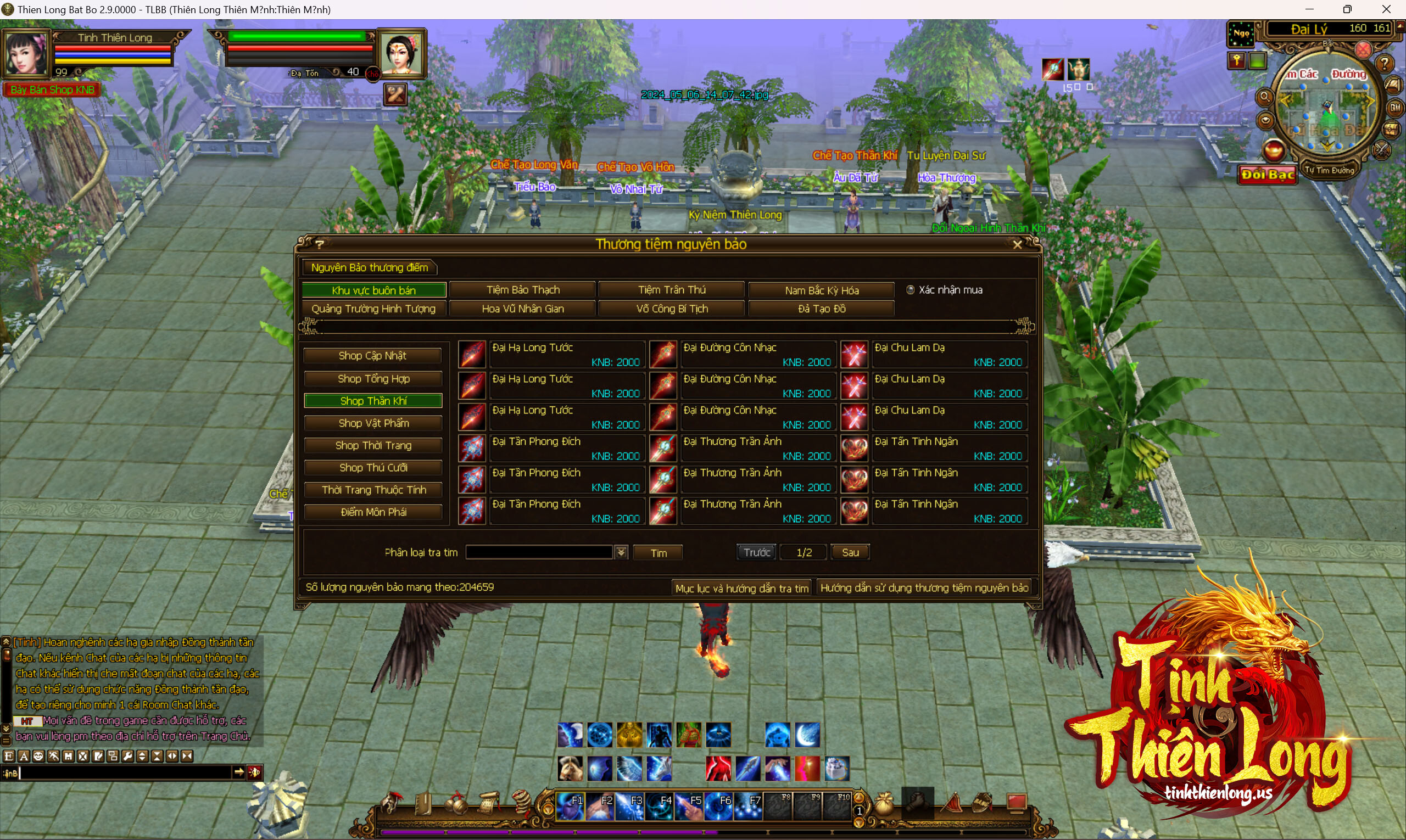Click the chat input field
Image resolution: width=1406 pixels, height=840 pixels.
[125, 772]
